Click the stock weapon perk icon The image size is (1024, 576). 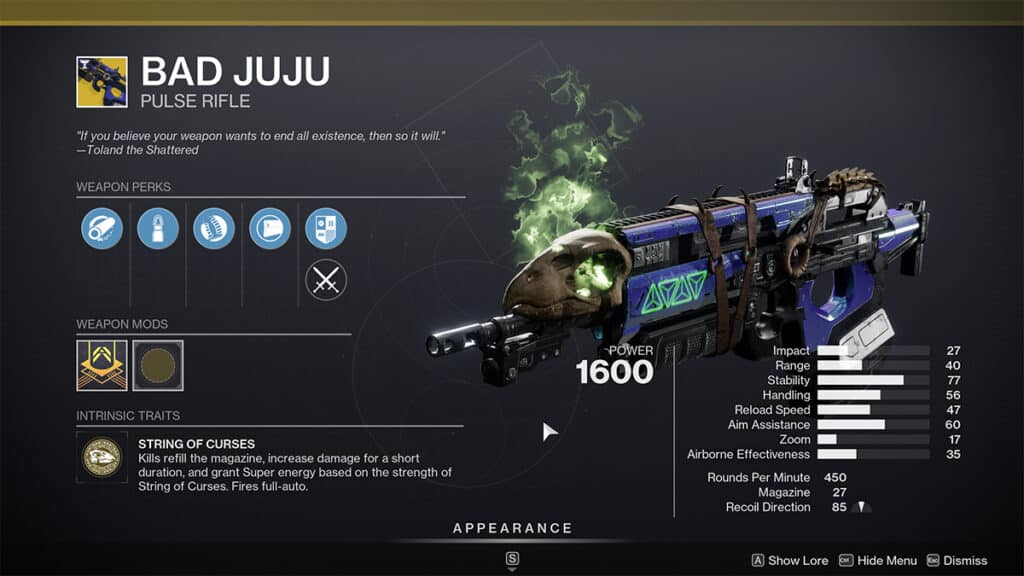270,229
